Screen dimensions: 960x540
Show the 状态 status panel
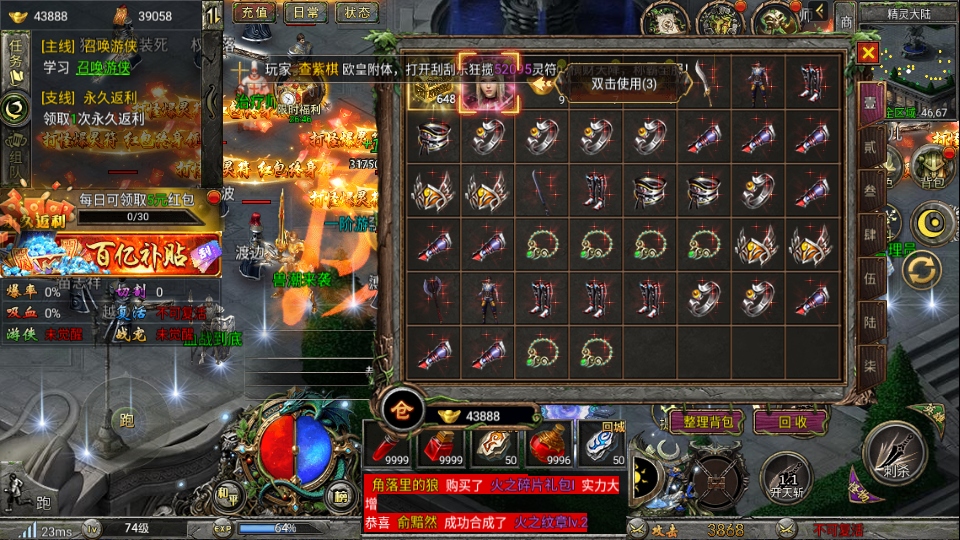(357, 13)
